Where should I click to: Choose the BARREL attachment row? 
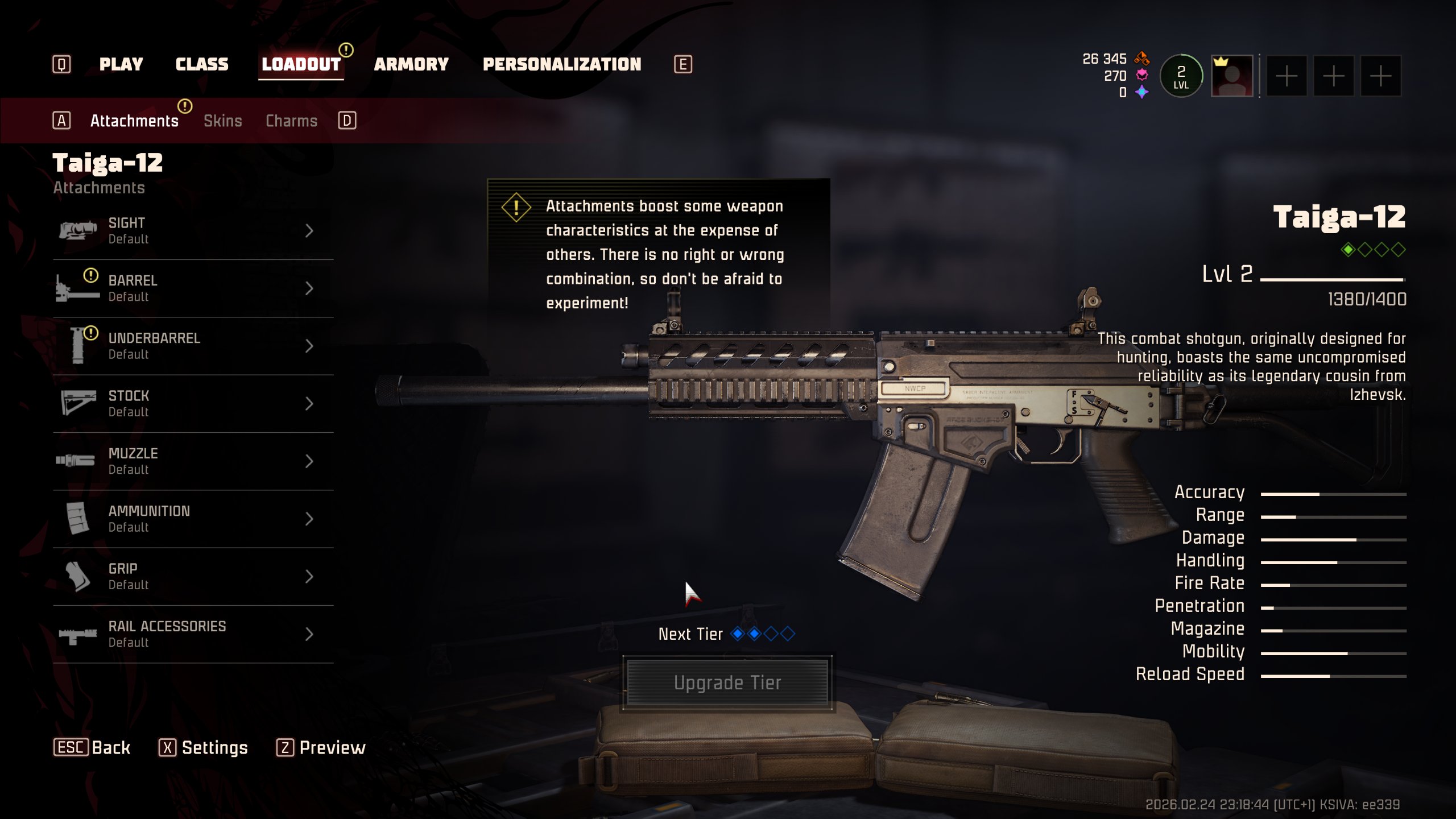193,288
